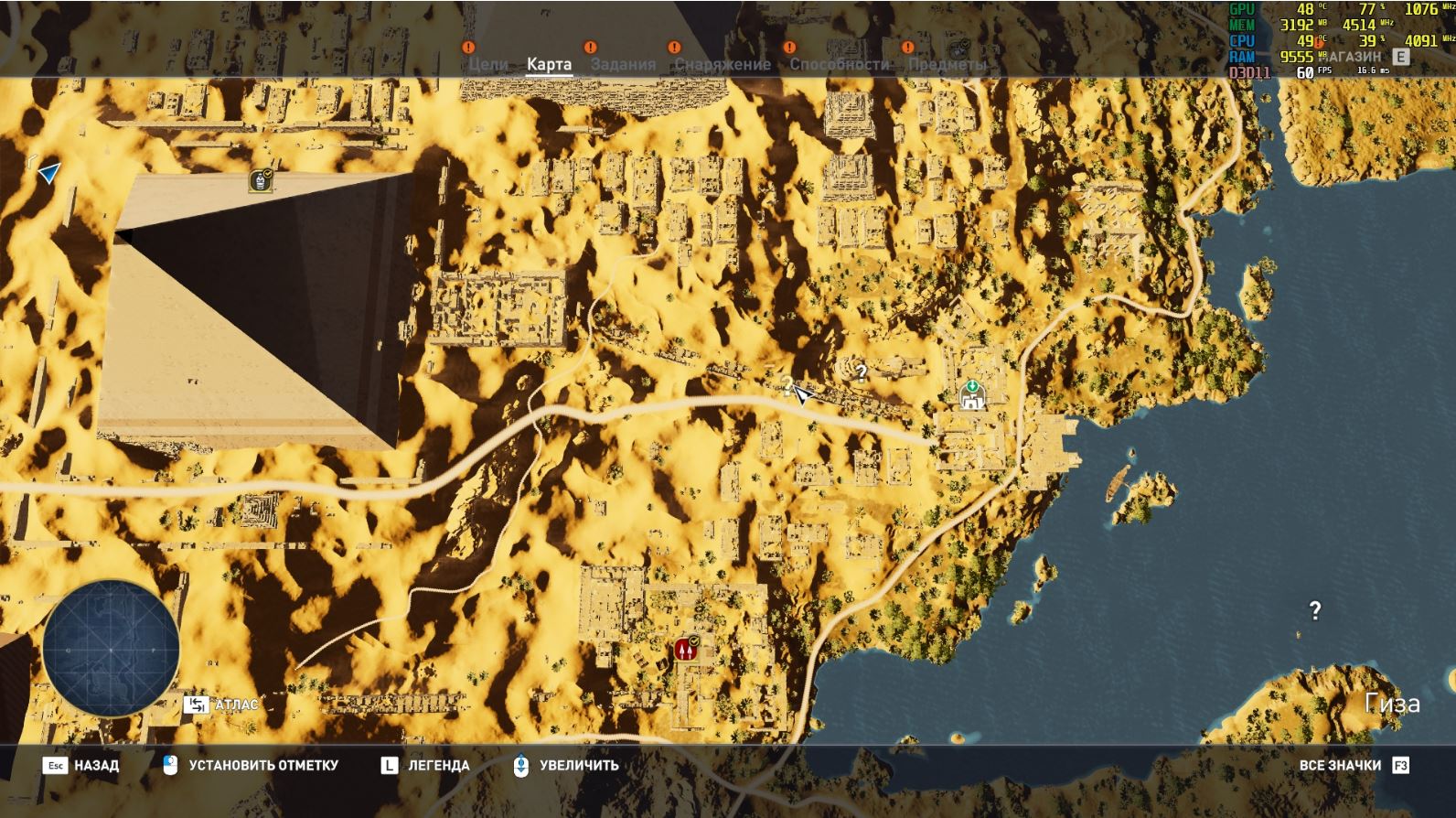Go to the Снаряжение tab
Image resolution: width=1456 pixels, height=818 pixels.
coord(723,64)
